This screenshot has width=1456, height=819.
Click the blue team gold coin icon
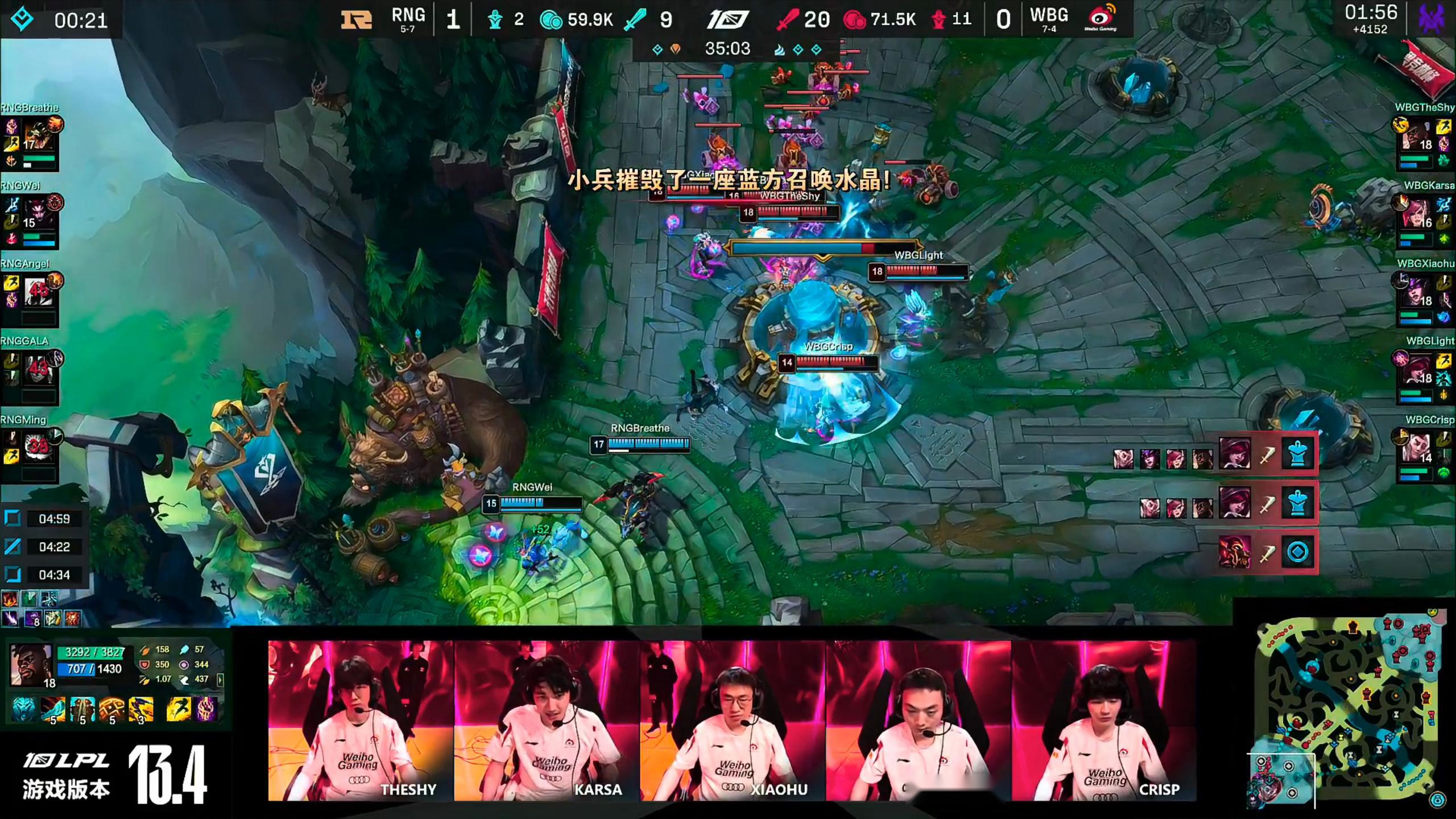point(549,19)
